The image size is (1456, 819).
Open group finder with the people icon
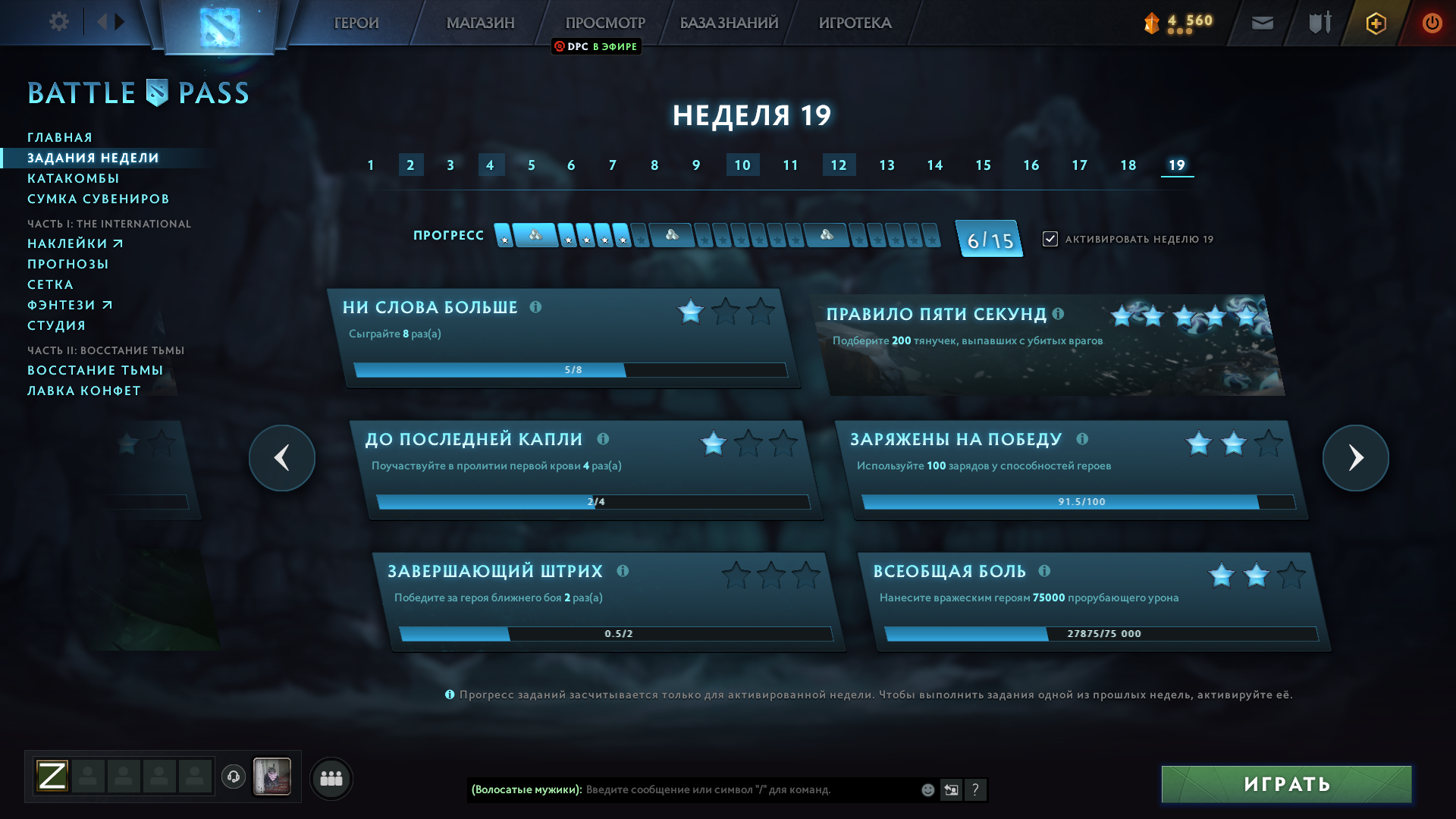[331, 778]
